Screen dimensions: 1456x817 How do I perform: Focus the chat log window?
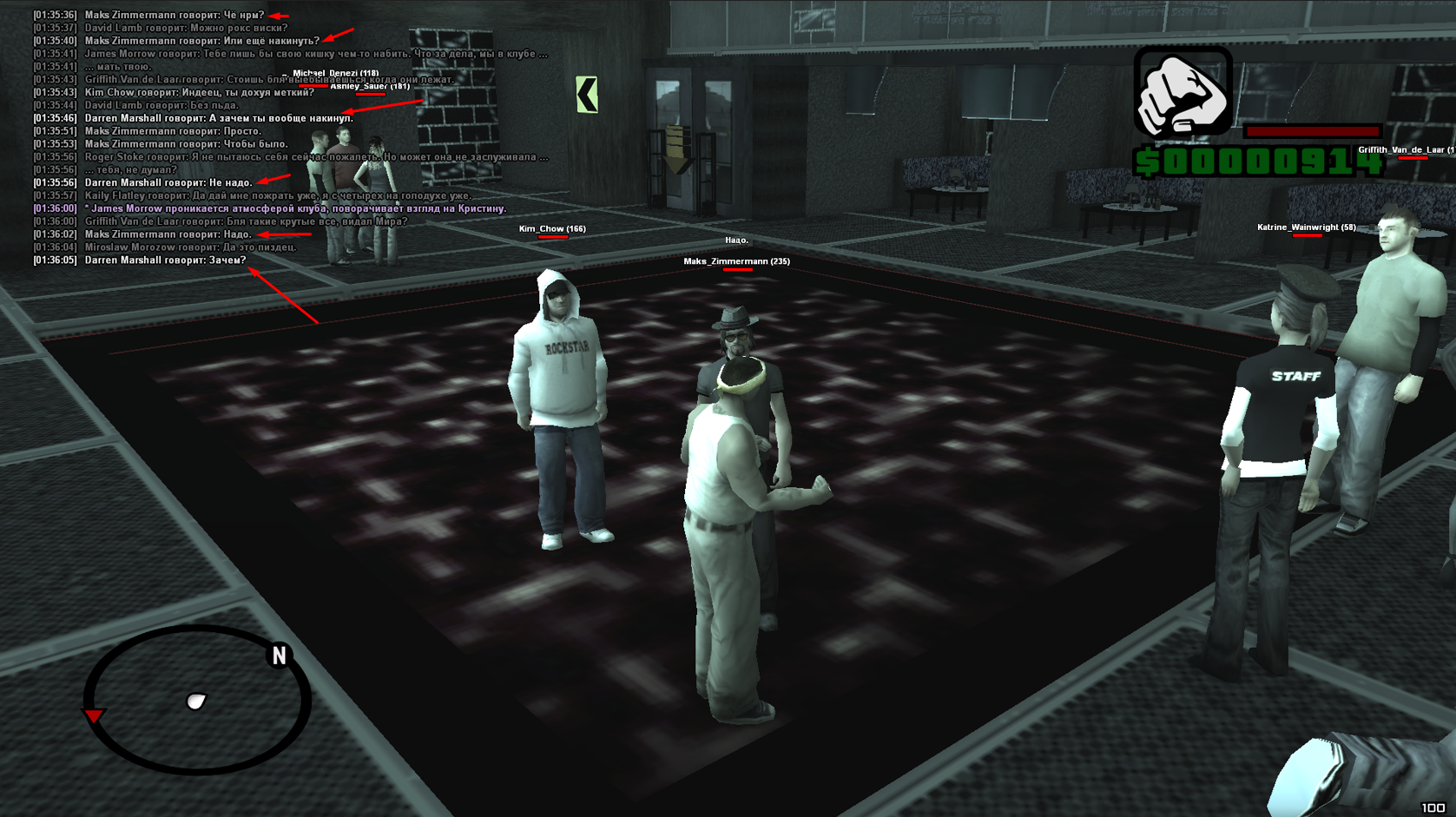point(287,137)
